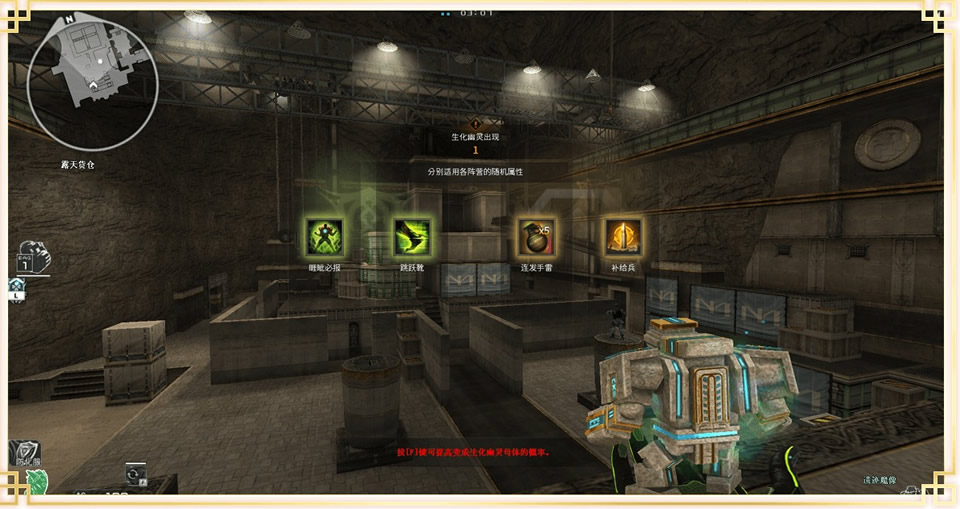Choose the 跳跃靴 jump boots icon
The image size is (960, 509).
tap(411, 238)
